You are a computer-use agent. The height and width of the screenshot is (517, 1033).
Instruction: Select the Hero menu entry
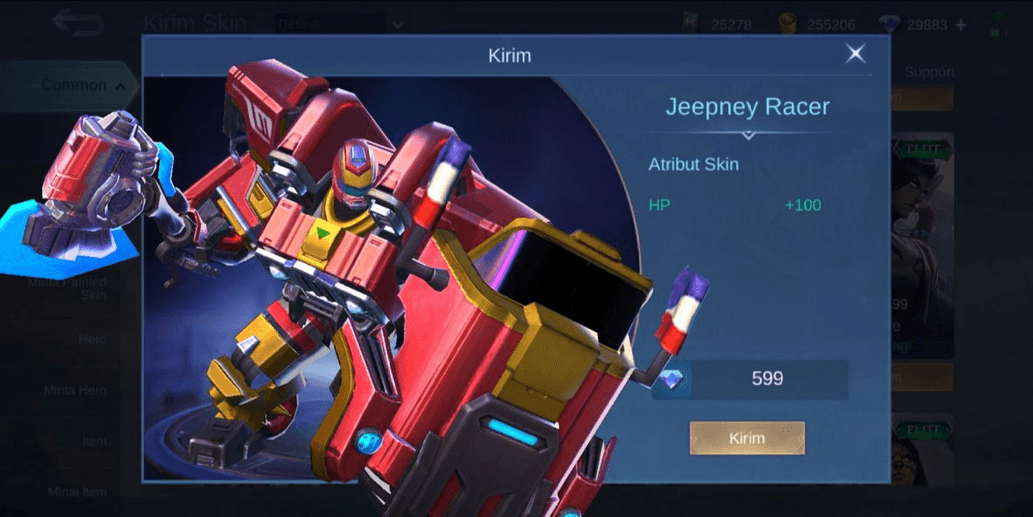pyautogui.click(x=91, y=340)
